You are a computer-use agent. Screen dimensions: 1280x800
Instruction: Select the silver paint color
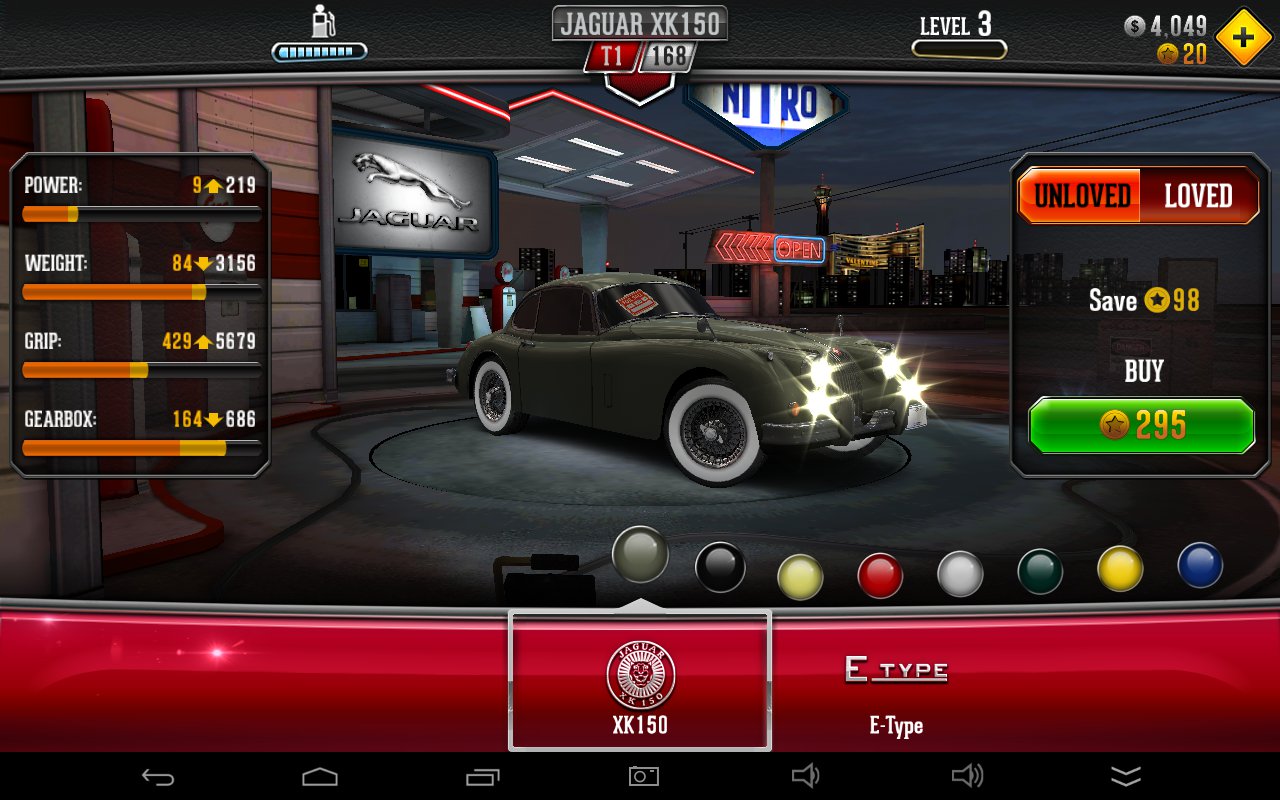960,574
